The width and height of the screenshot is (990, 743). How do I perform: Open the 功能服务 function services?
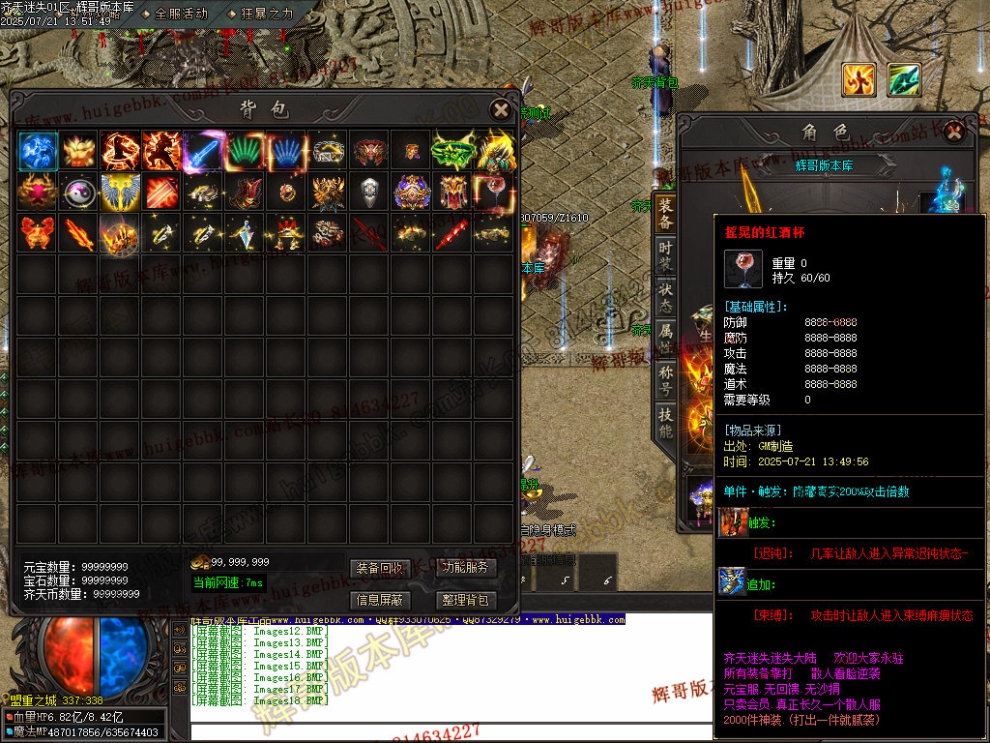(x=465, y=568)
